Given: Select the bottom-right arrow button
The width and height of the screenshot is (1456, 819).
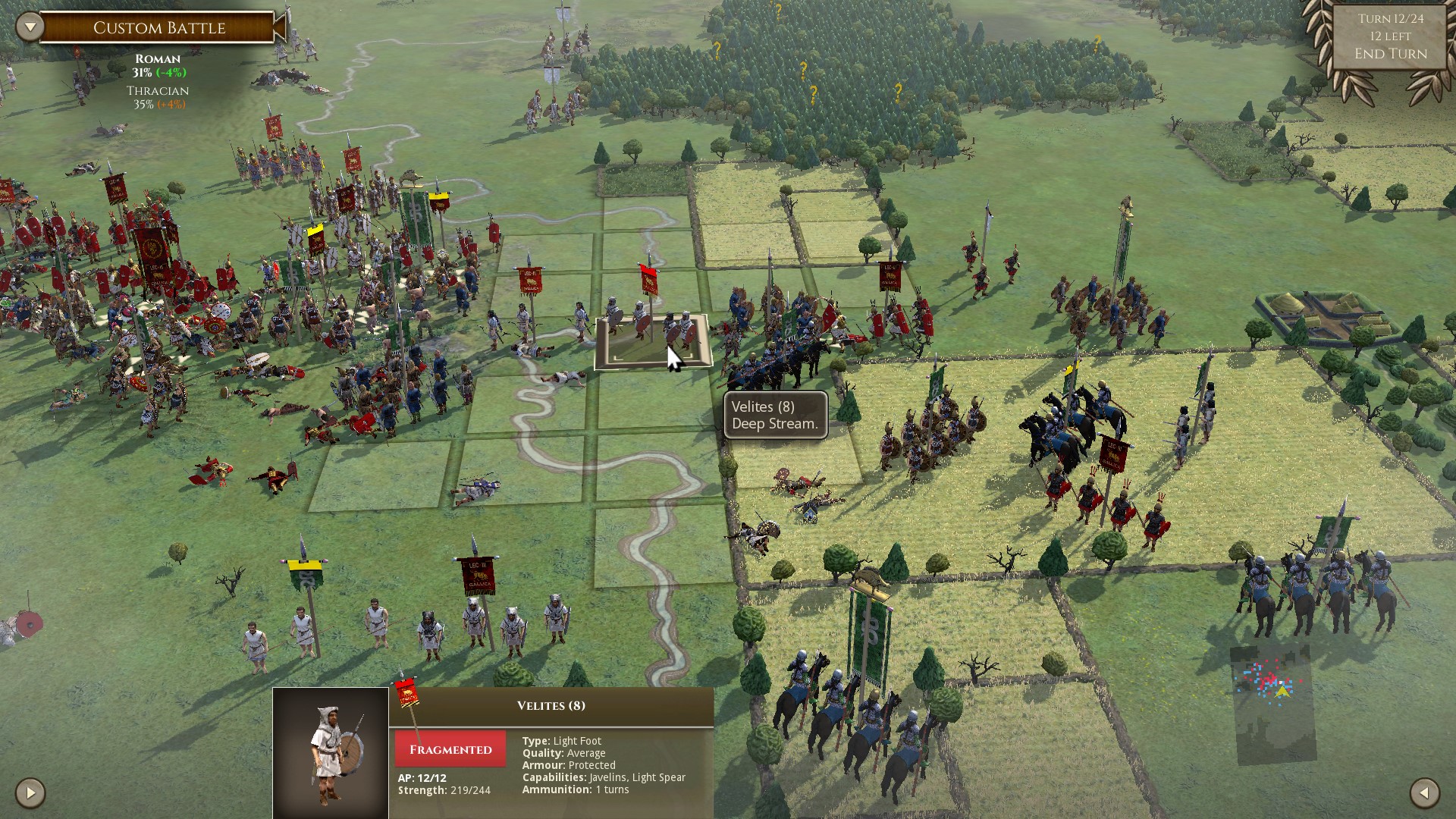Looking at the screenshot, I should pyautogui.click(x=1424, y=793).
